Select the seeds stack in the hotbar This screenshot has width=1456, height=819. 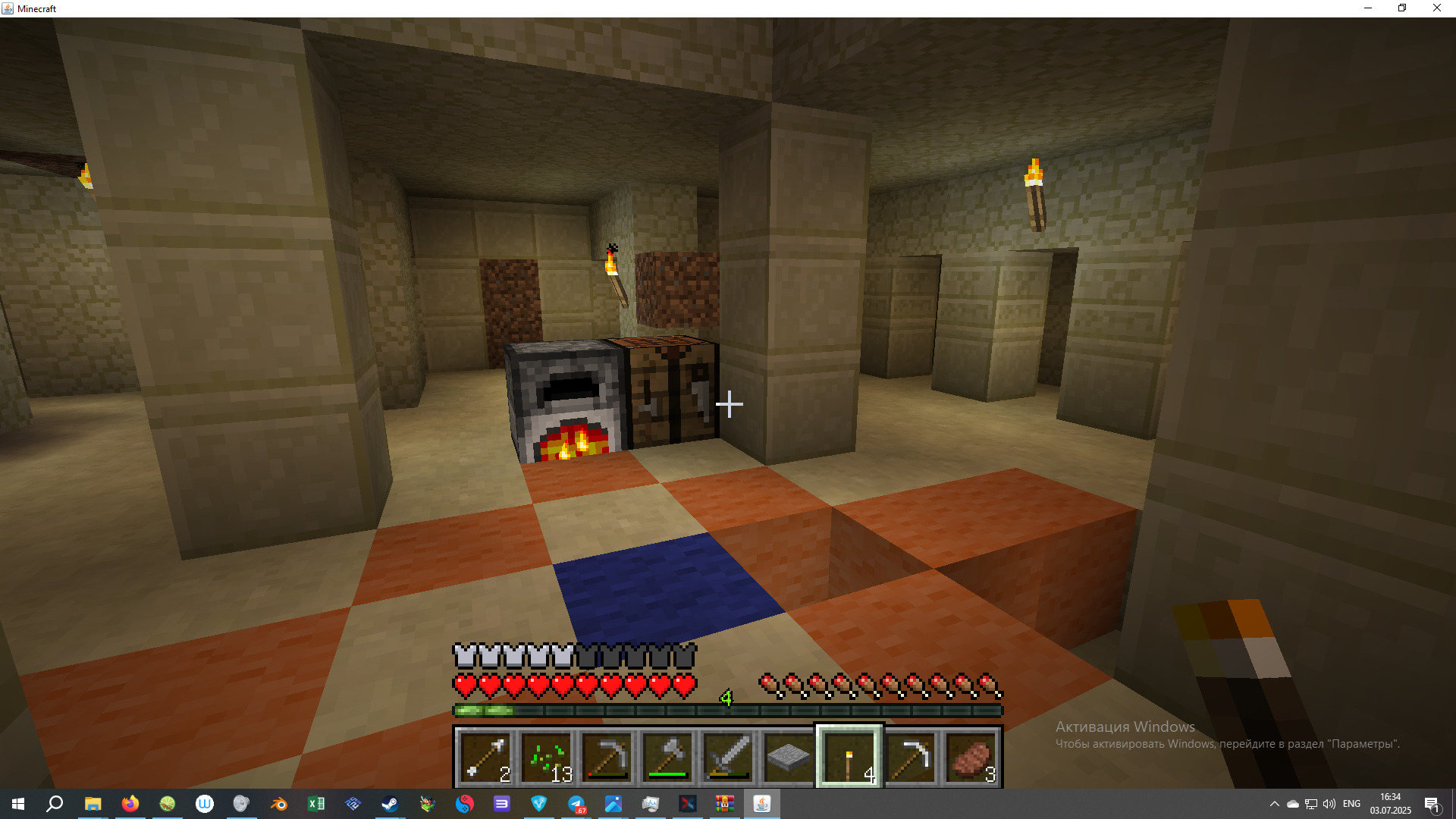pos(546,758)
